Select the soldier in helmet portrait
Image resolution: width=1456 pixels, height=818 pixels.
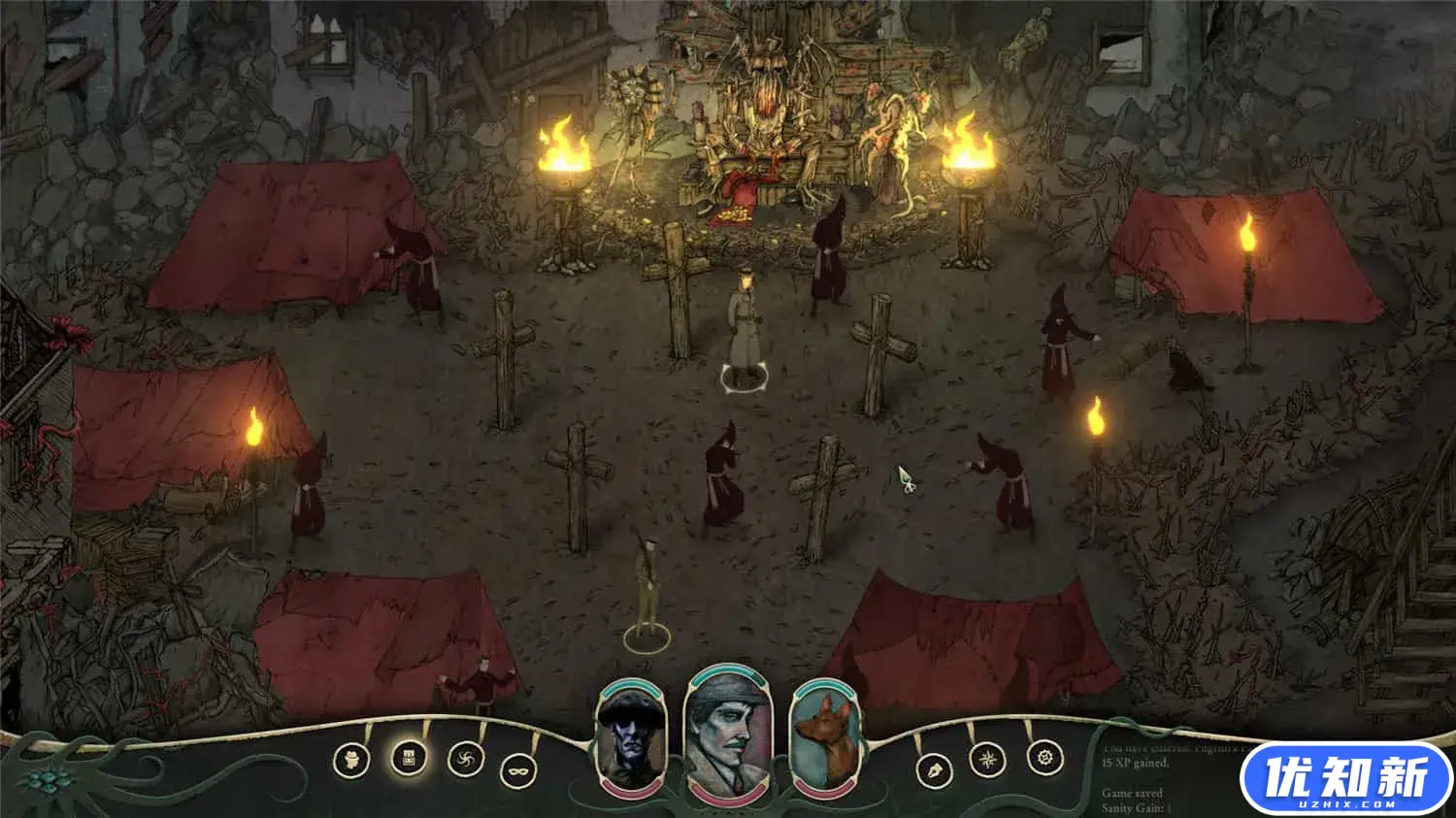click(x=631, y=739)
